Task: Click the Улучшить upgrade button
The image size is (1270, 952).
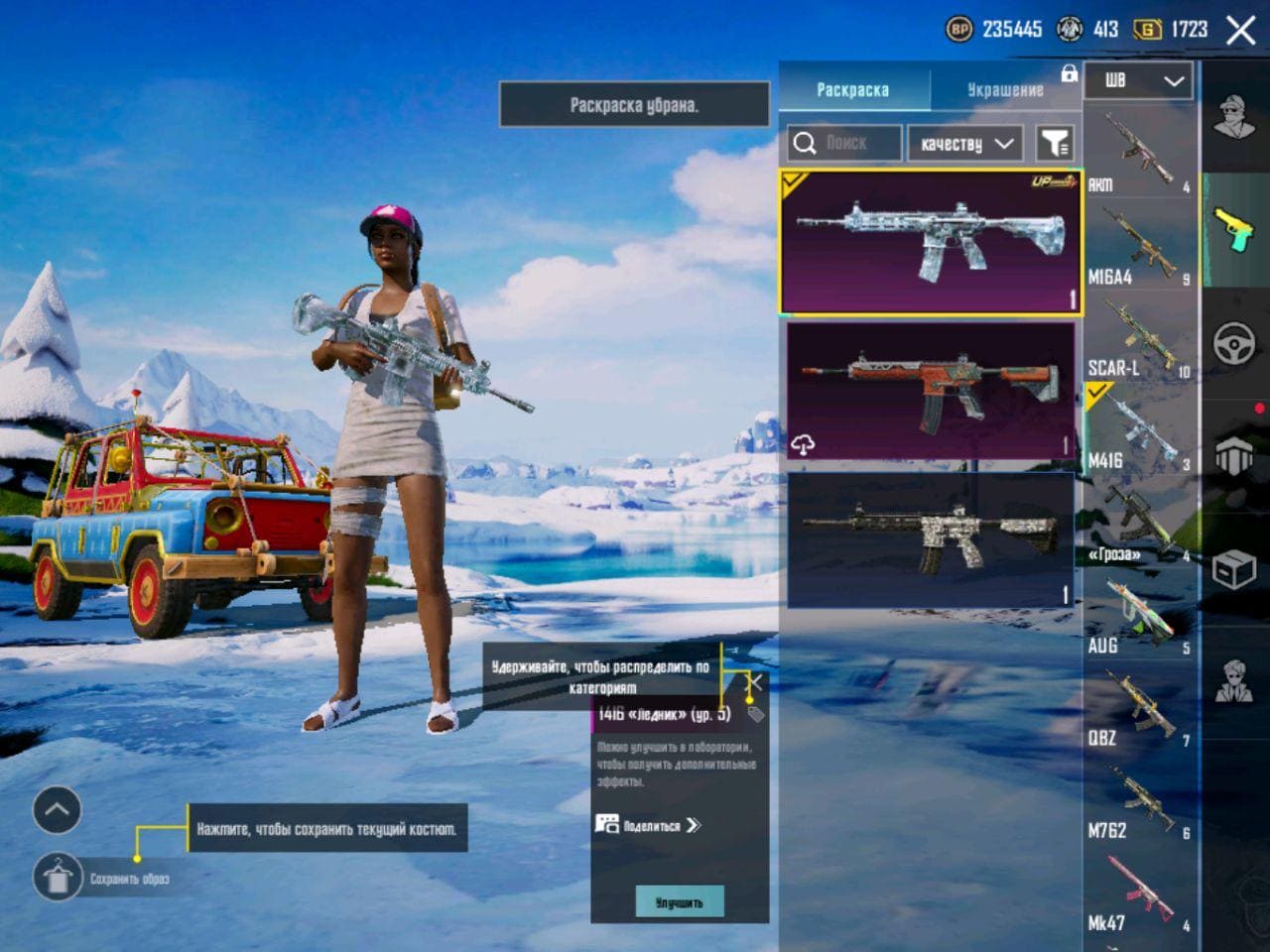Action: 679,901
